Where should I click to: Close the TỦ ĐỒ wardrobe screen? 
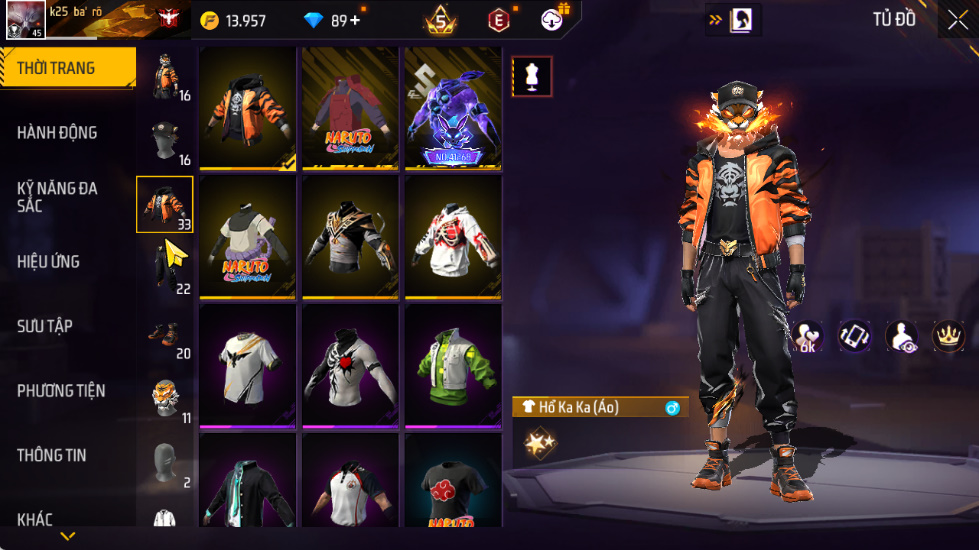coord(957,20)
